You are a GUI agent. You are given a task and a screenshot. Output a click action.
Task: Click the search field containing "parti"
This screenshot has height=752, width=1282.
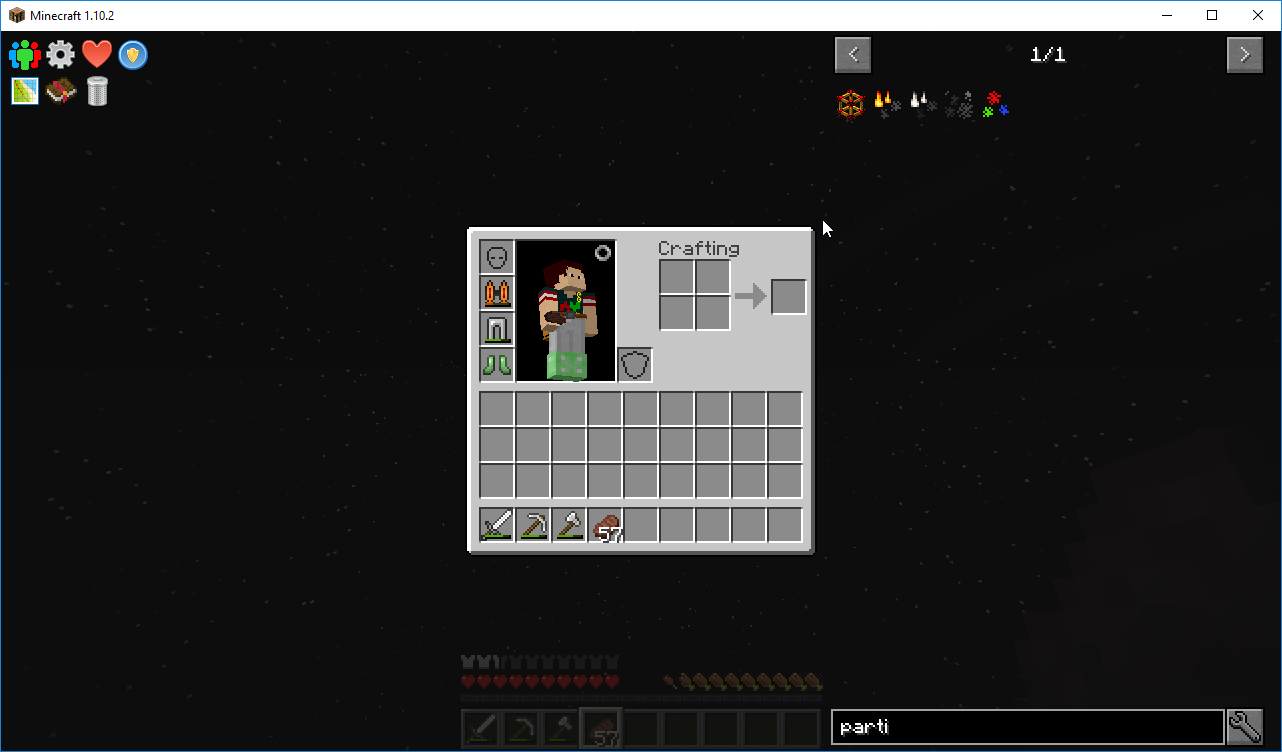[1027, 727]
